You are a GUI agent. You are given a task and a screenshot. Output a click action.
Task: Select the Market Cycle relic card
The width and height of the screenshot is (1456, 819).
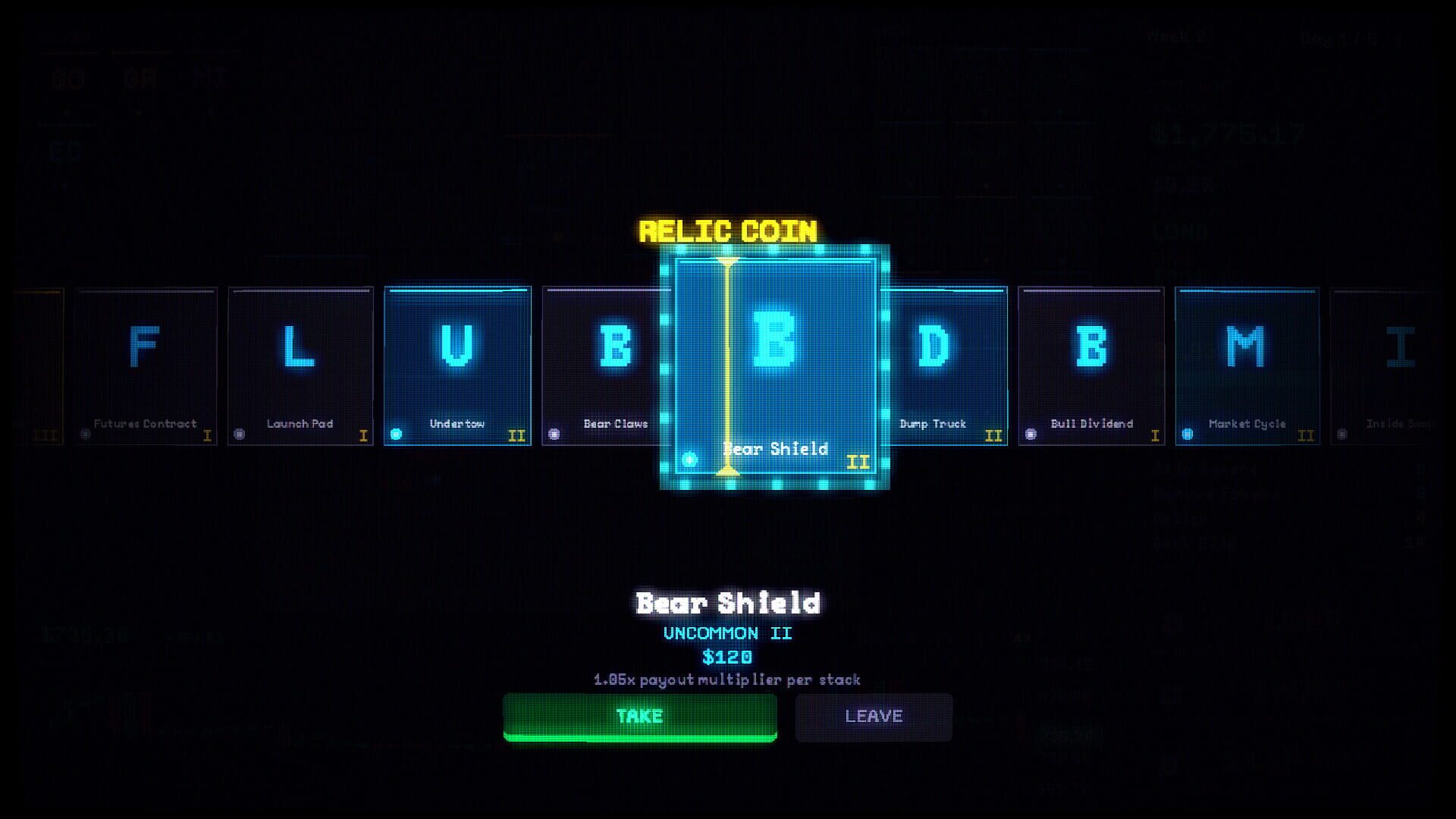[1247, 364]
